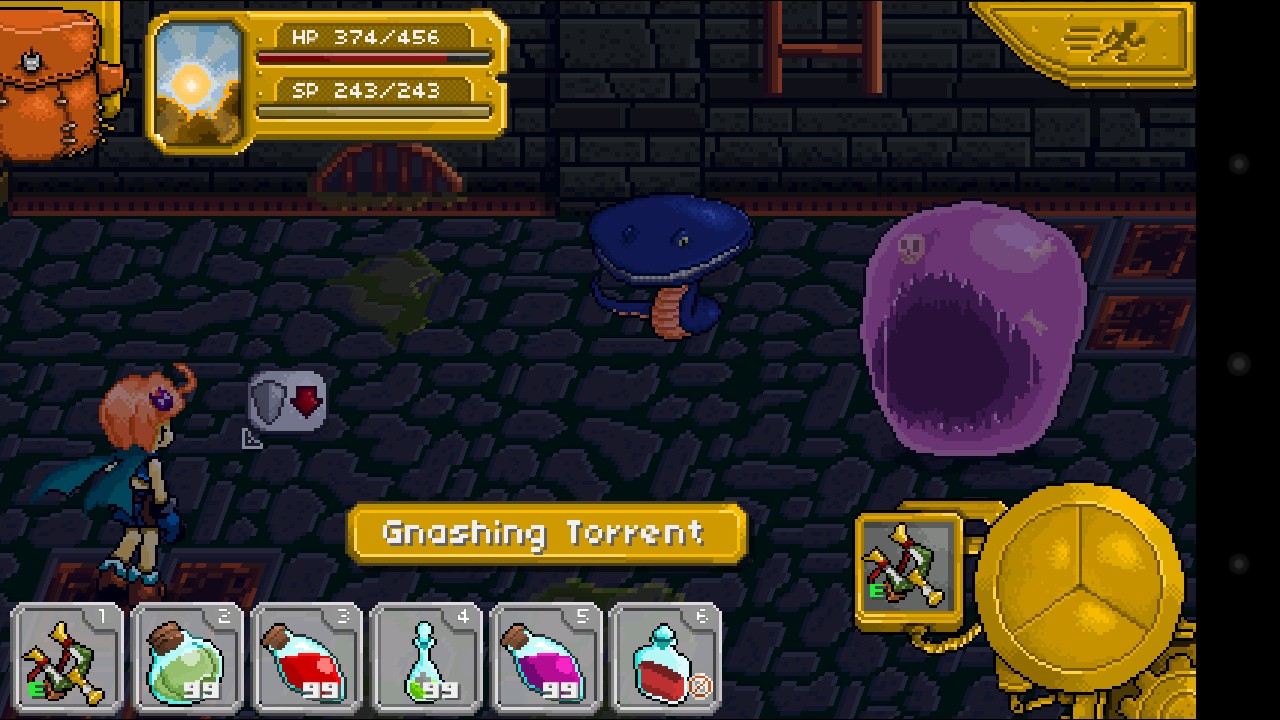Use the small cyan vial in slot 4

coord(427,659)
